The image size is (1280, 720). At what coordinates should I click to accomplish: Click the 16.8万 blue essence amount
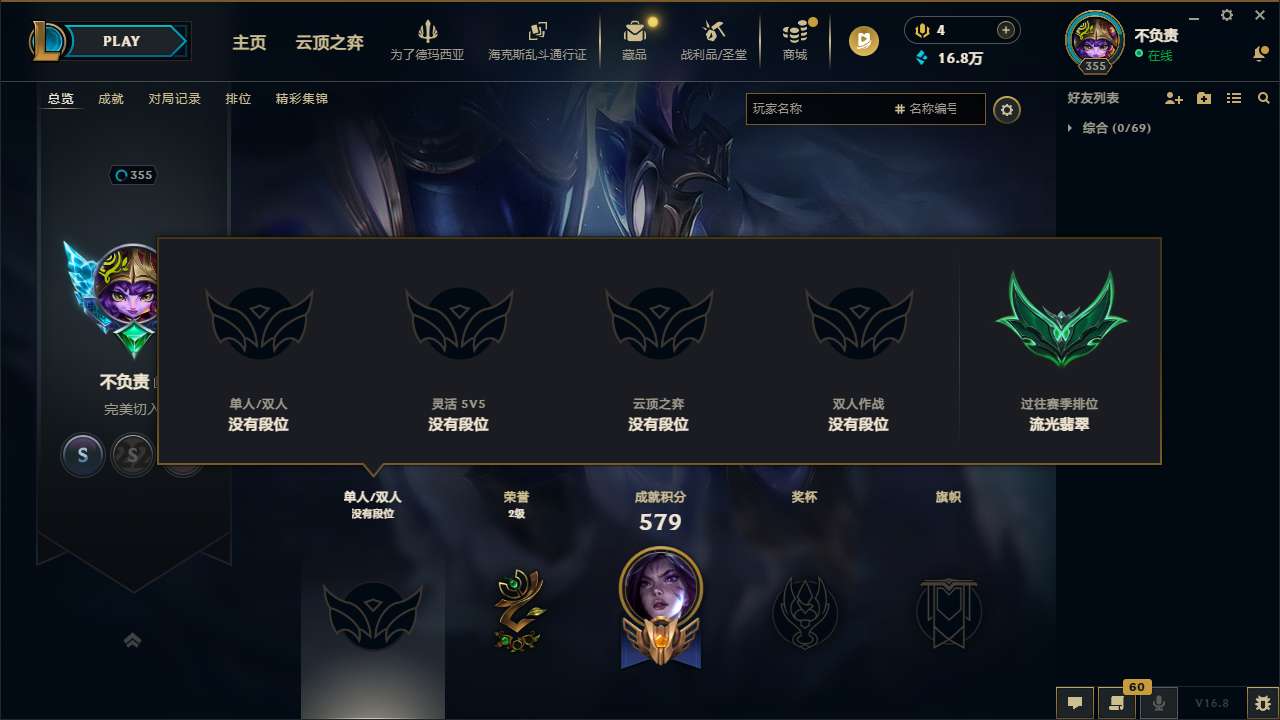click(960, 58)
